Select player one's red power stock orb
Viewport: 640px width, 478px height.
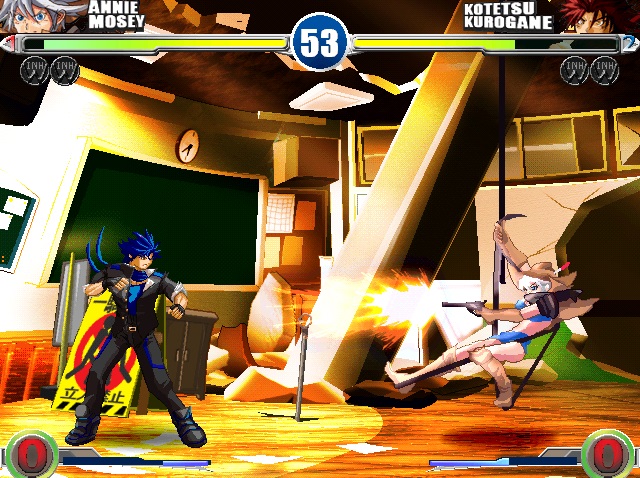pos(29,453)
